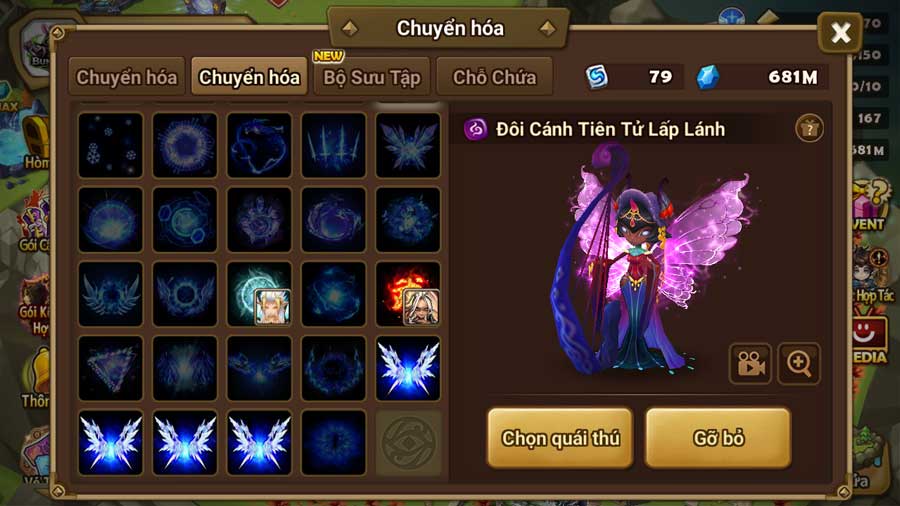Pick the snowflake effect thumbnail

point(110,145)
